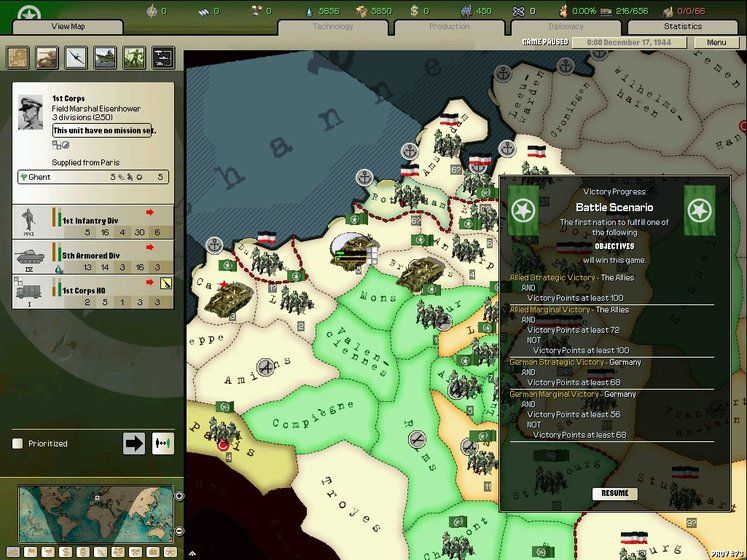Image resolution: width=747 pixels, height=560 pixels.
Task: Open the Production tab
Action: click(449, 26)
